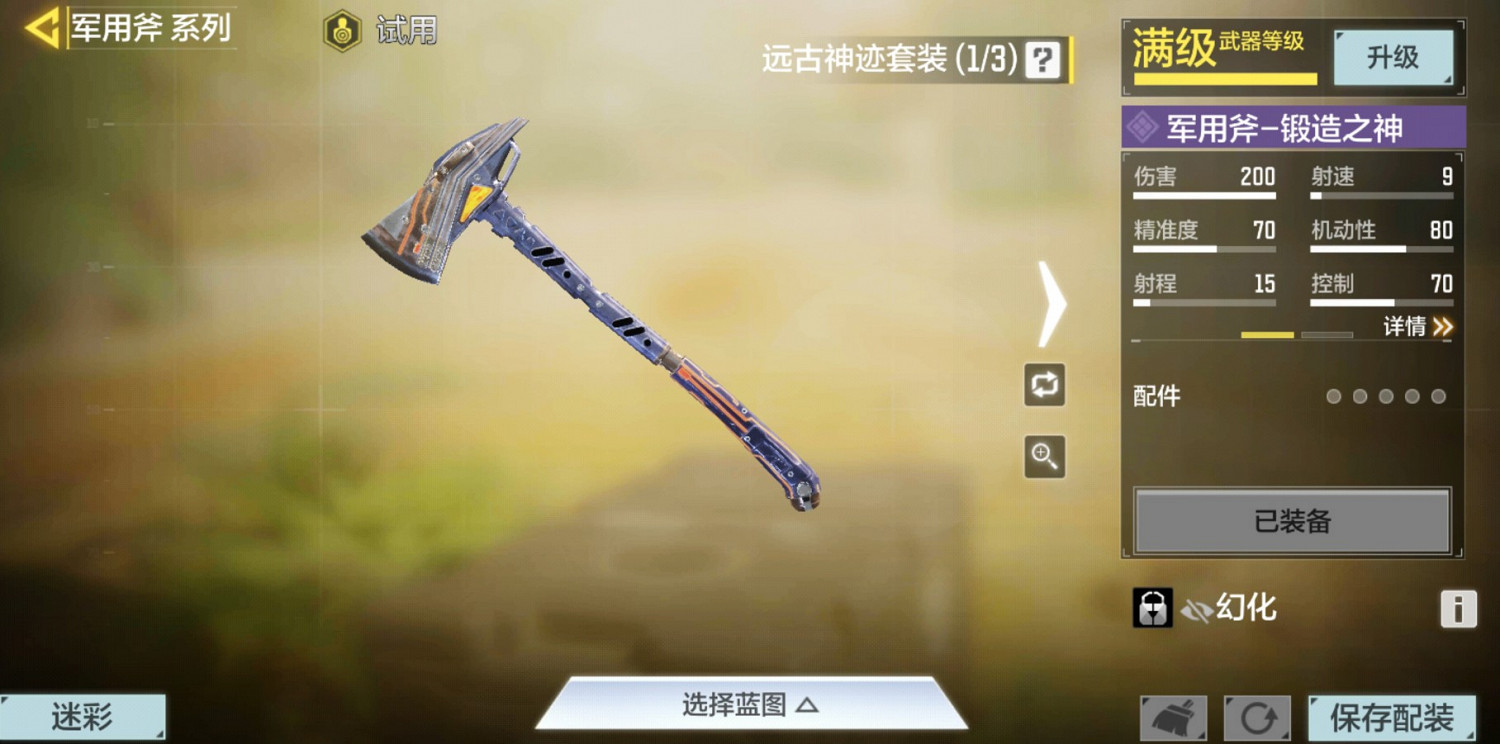Click the circular reset icon near 保存配装
Viewport: 1500px width, 744px height.
point(1255,716)
